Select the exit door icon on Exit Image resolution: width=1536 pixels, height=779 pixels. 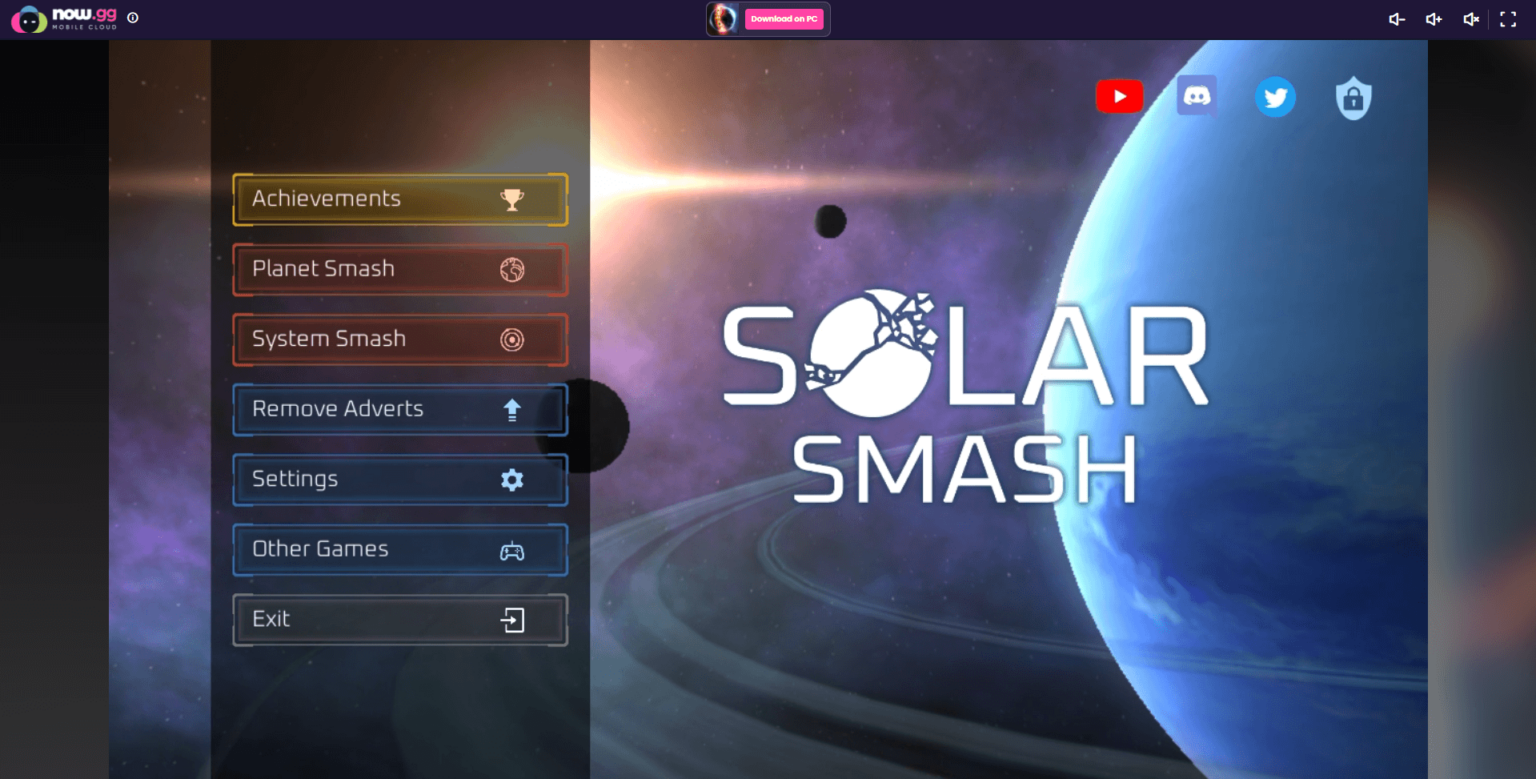point(512,619)
